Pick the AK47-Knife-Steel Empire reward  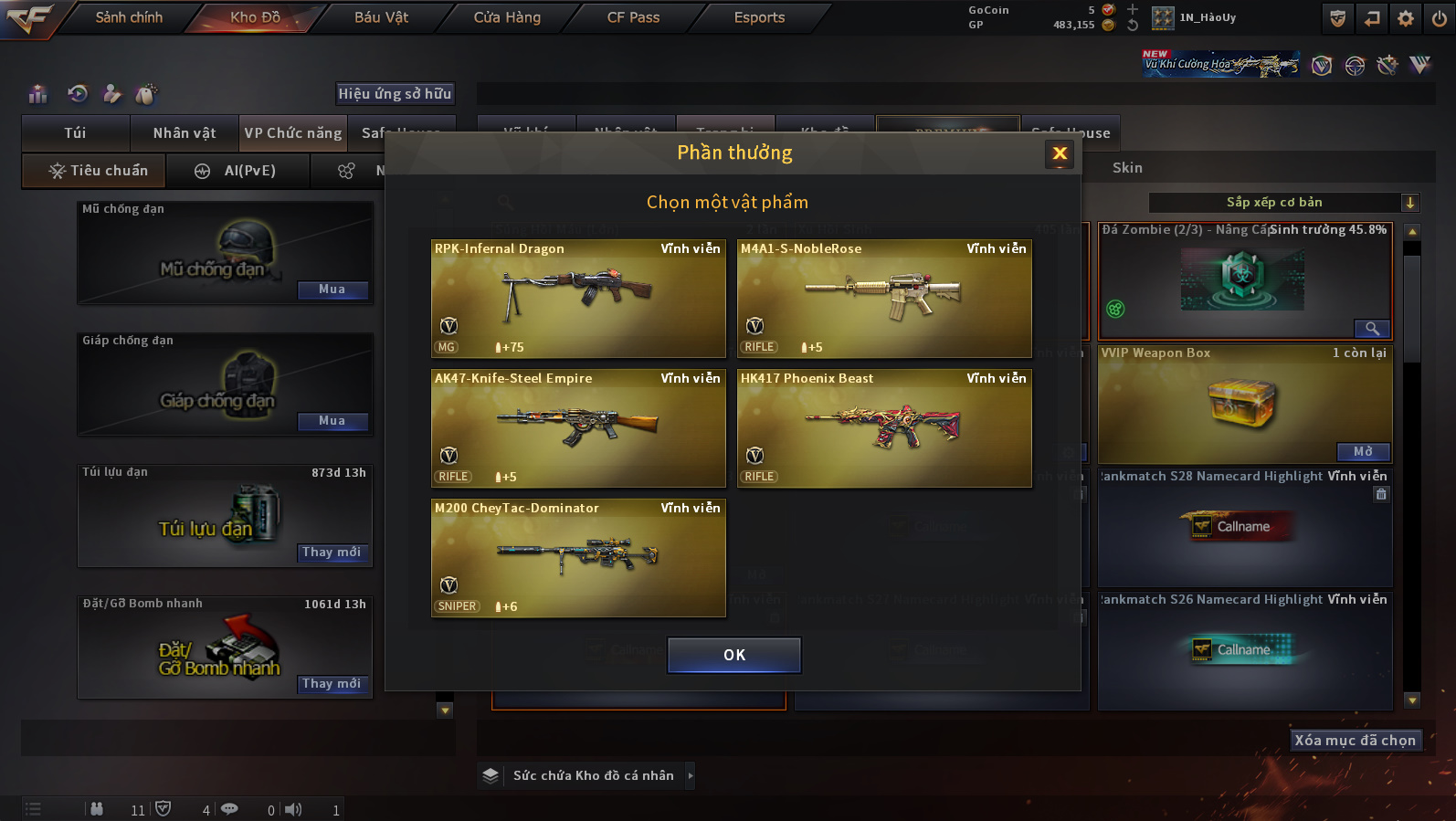[x=578, y=427]
